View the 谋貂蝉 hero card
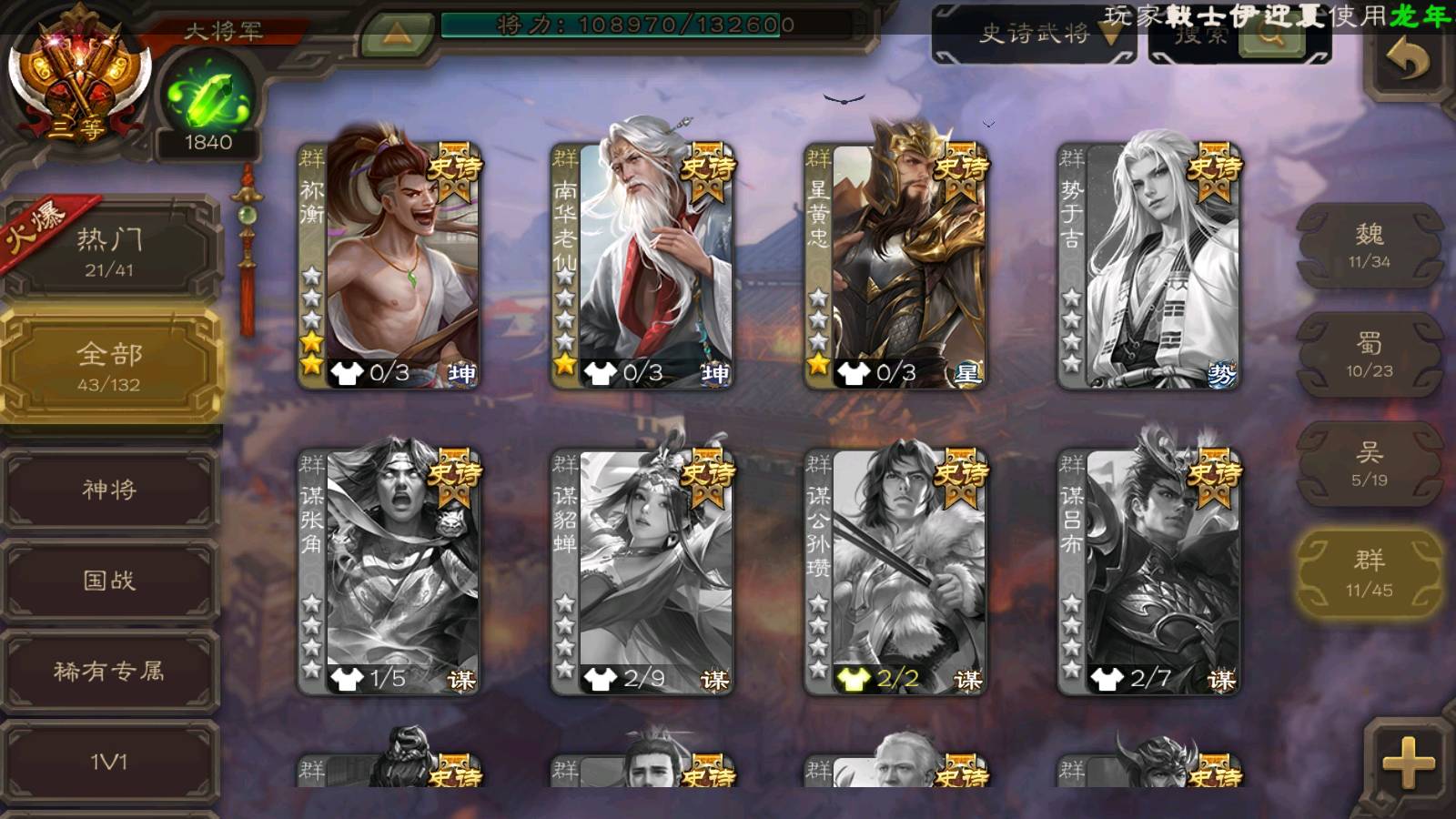The height and width of the screenshot is (819, 1456). [642, 570]
